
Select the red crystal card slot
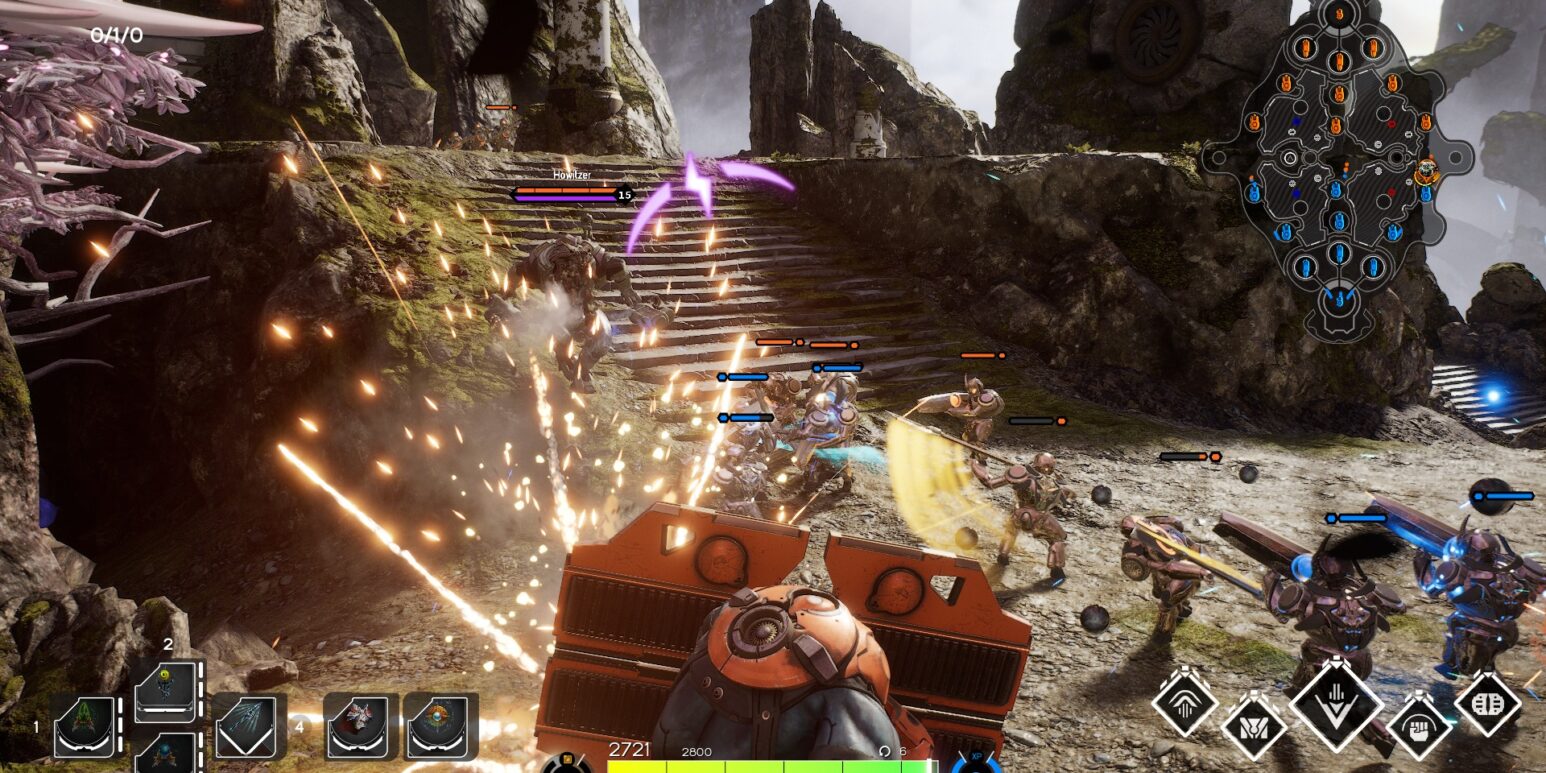point(361,726)
